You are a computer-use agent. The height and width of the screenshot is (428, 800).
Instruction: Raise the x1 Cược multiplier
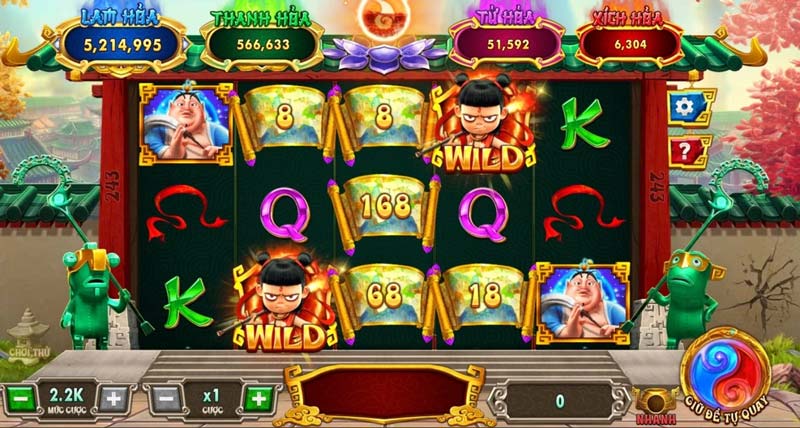click(257, 398)
